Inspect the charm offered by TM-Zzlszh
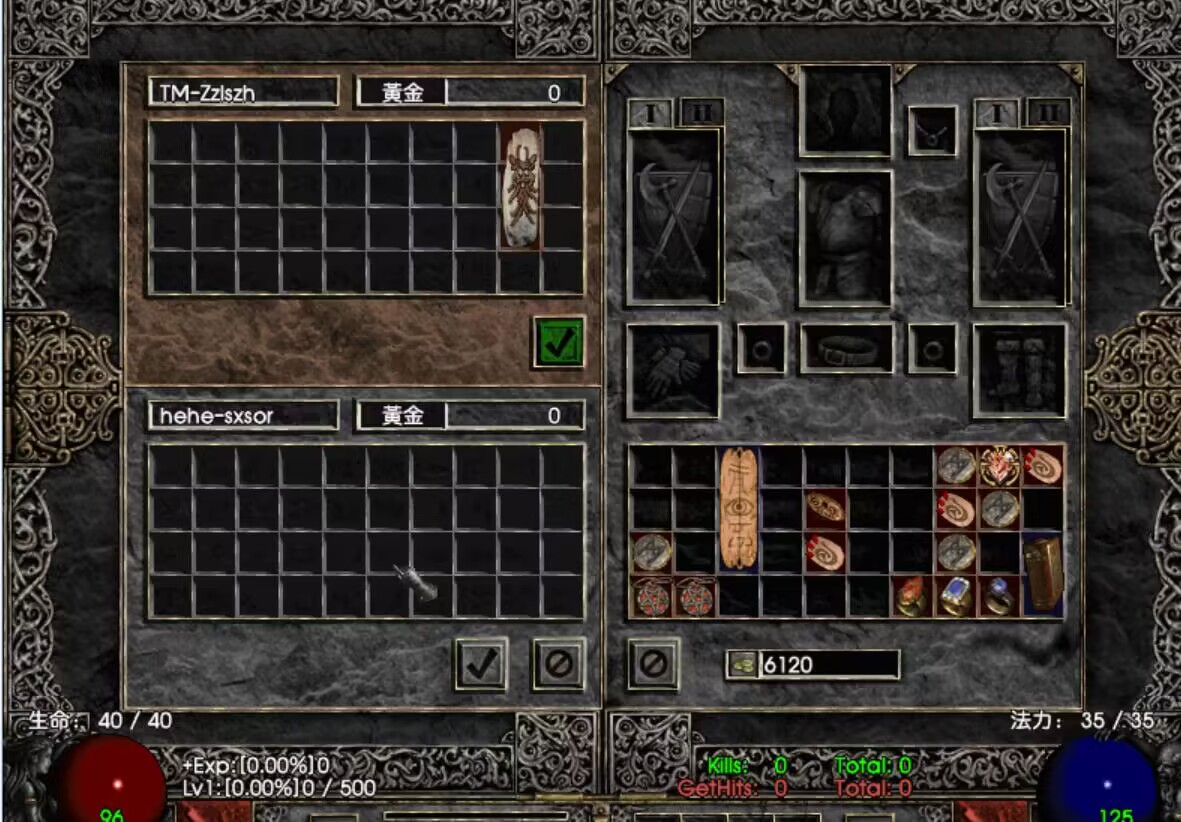Screen dimensions: 1181x822 (x=521, y=187)
